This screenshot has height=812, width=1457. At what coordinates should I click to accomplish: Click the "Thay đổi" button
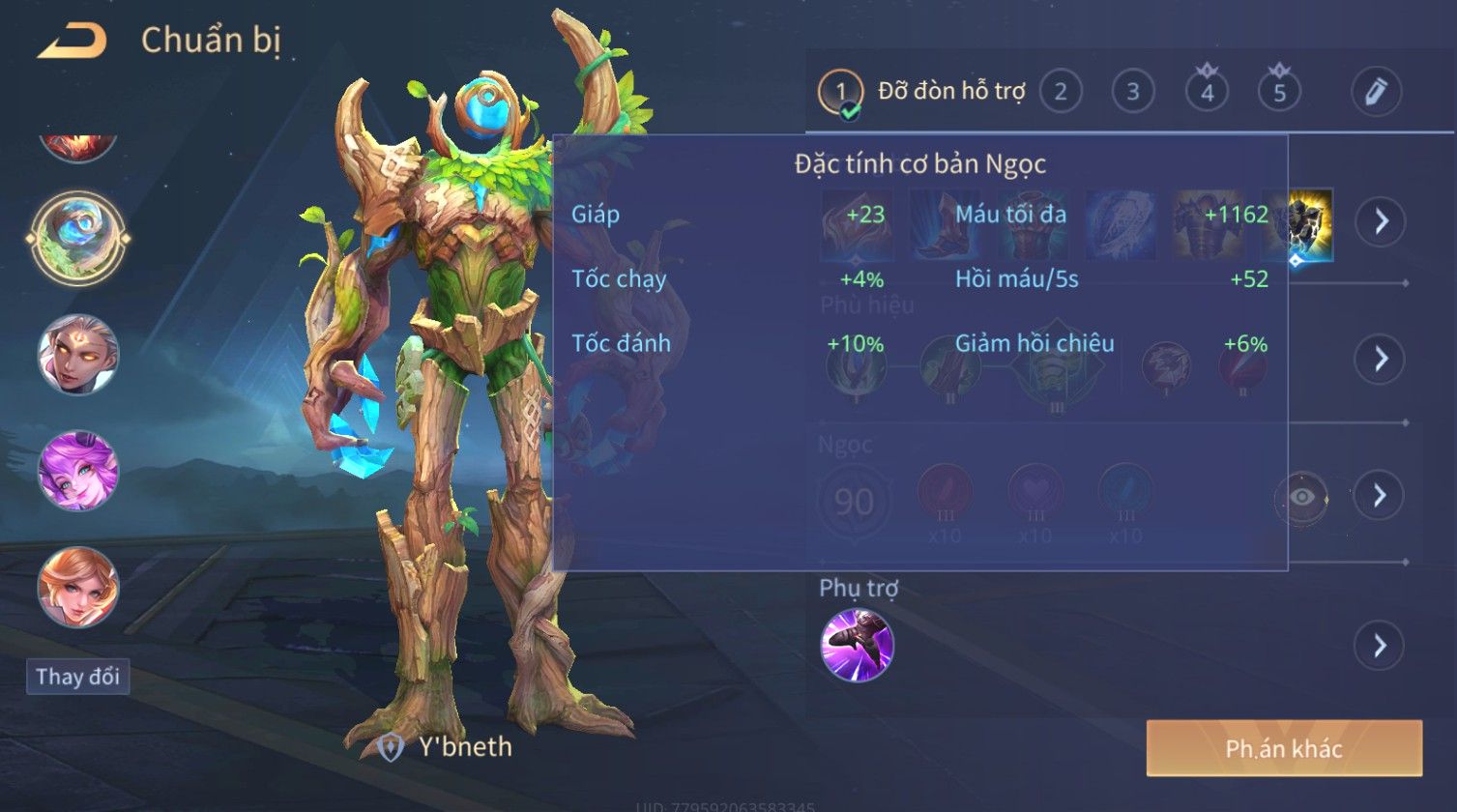coord(77,677)
